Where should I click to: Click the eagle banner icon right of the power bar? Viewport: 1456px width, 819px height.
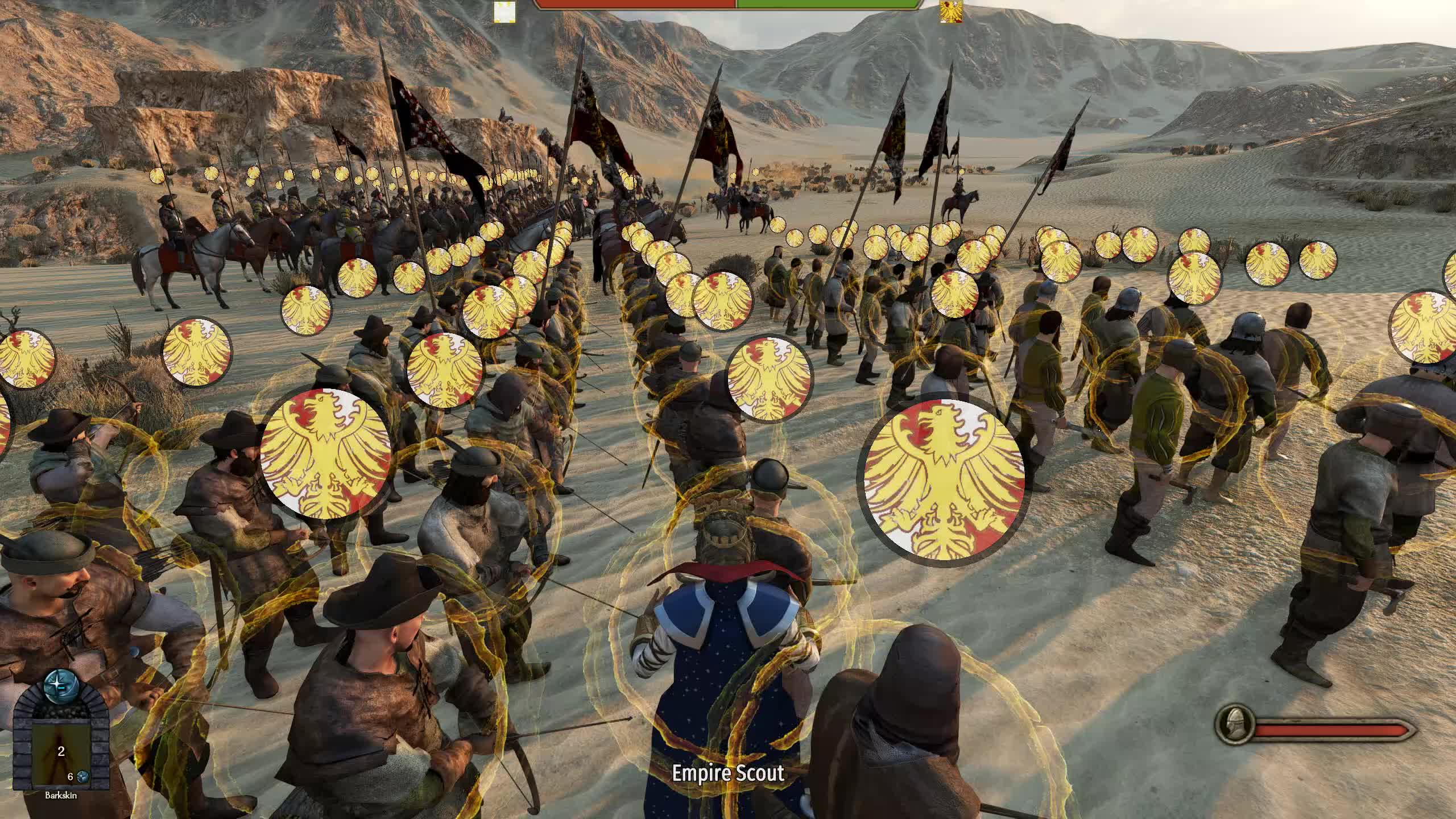pos(952,13)
